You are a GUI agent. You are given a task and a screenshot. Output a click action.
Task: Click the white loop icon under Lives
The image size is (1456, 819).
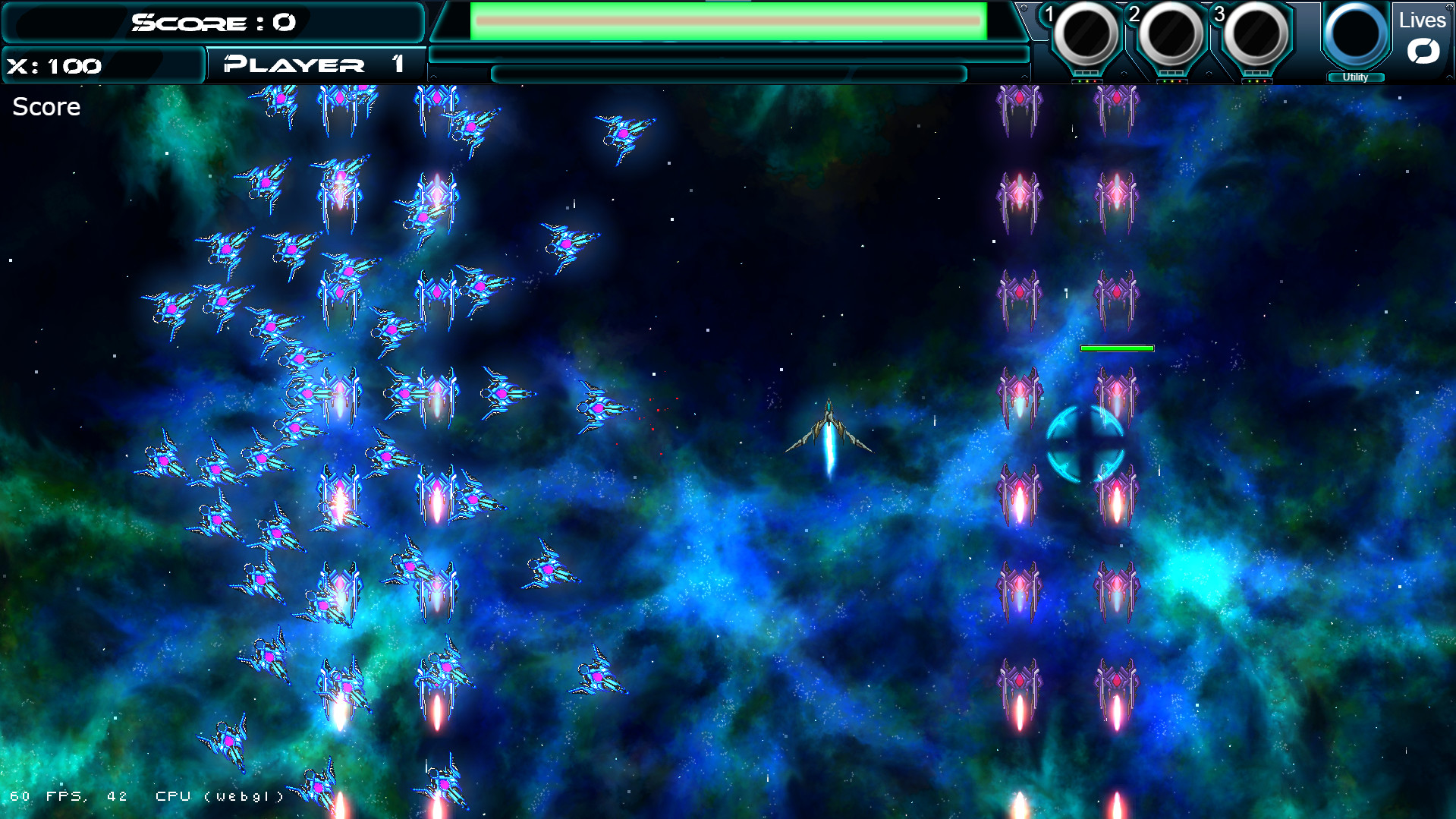tap(1424, 52)
